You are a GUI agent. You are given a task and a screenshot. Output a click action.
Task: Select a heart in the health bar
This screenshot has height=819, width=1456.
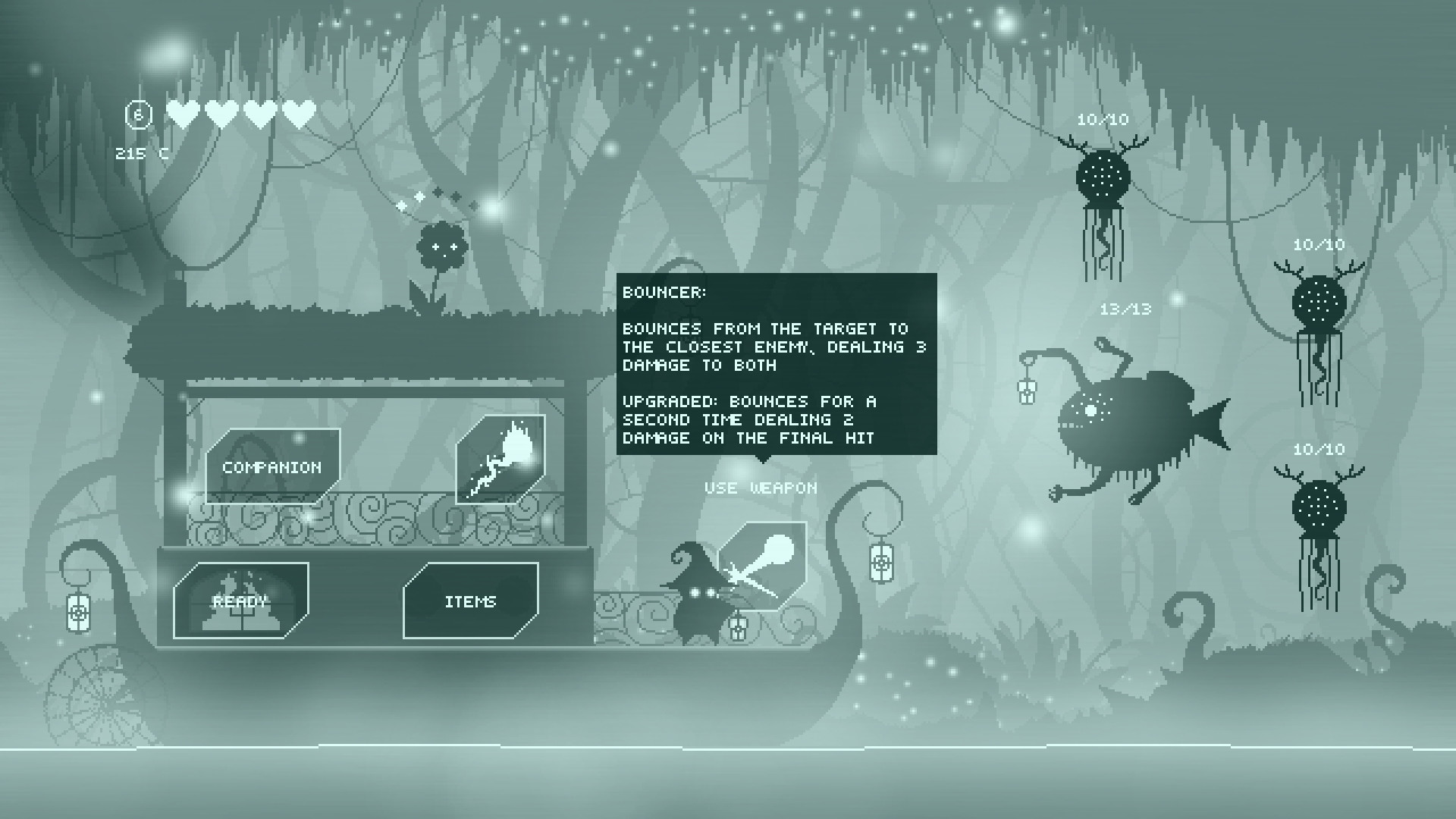coord(181,114)
